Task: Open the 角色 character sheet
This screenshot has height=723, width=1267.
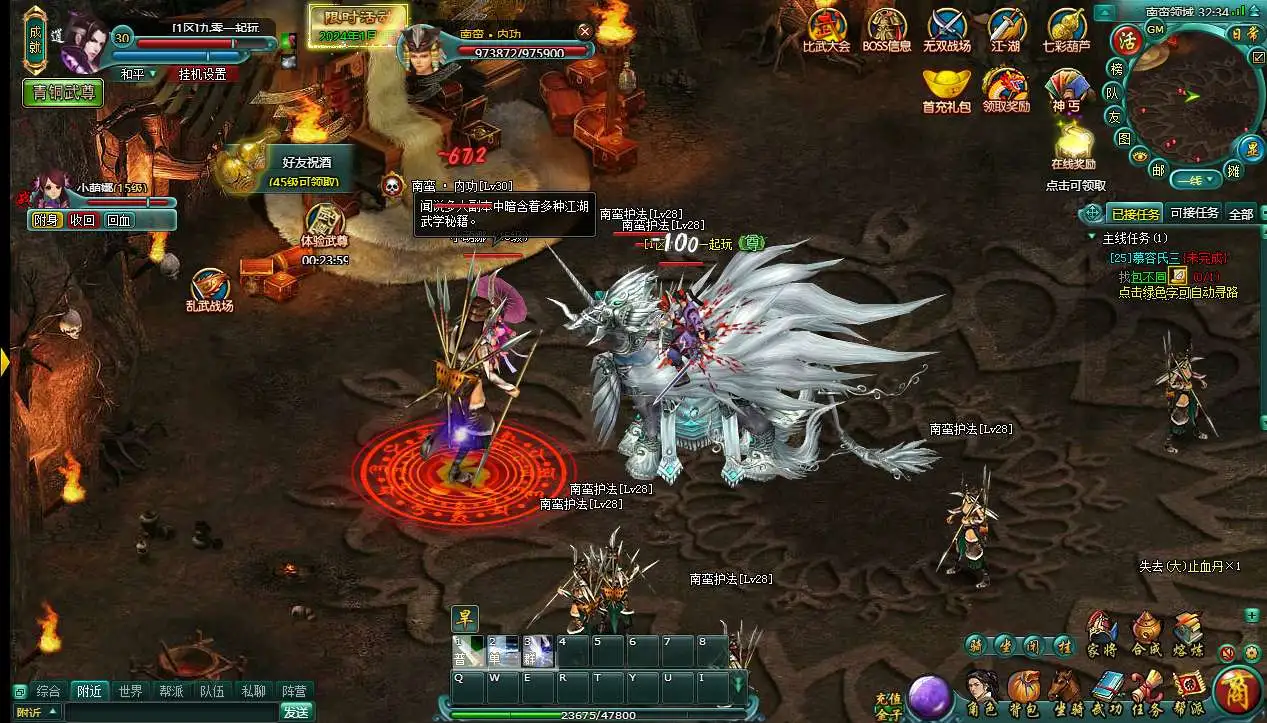Action: 983,690
